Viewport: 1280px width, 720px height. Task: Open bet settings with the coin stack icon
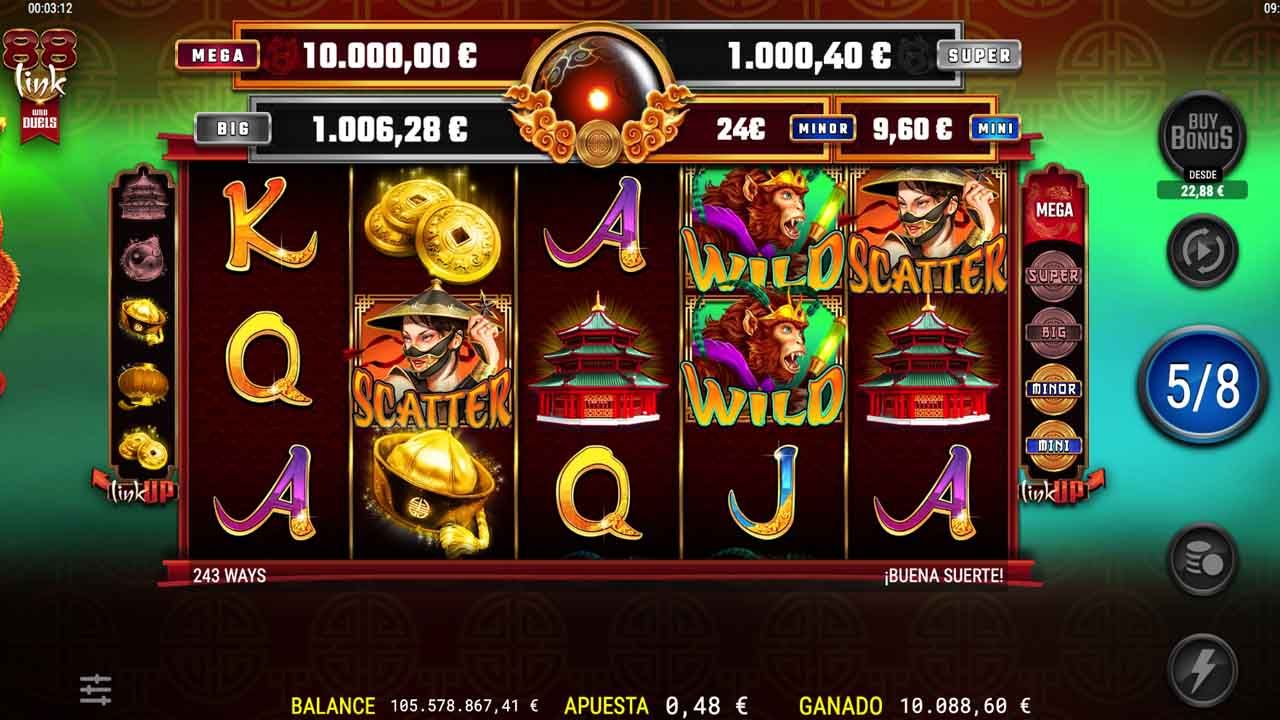pyautogui.click(x=1201, y=561)
